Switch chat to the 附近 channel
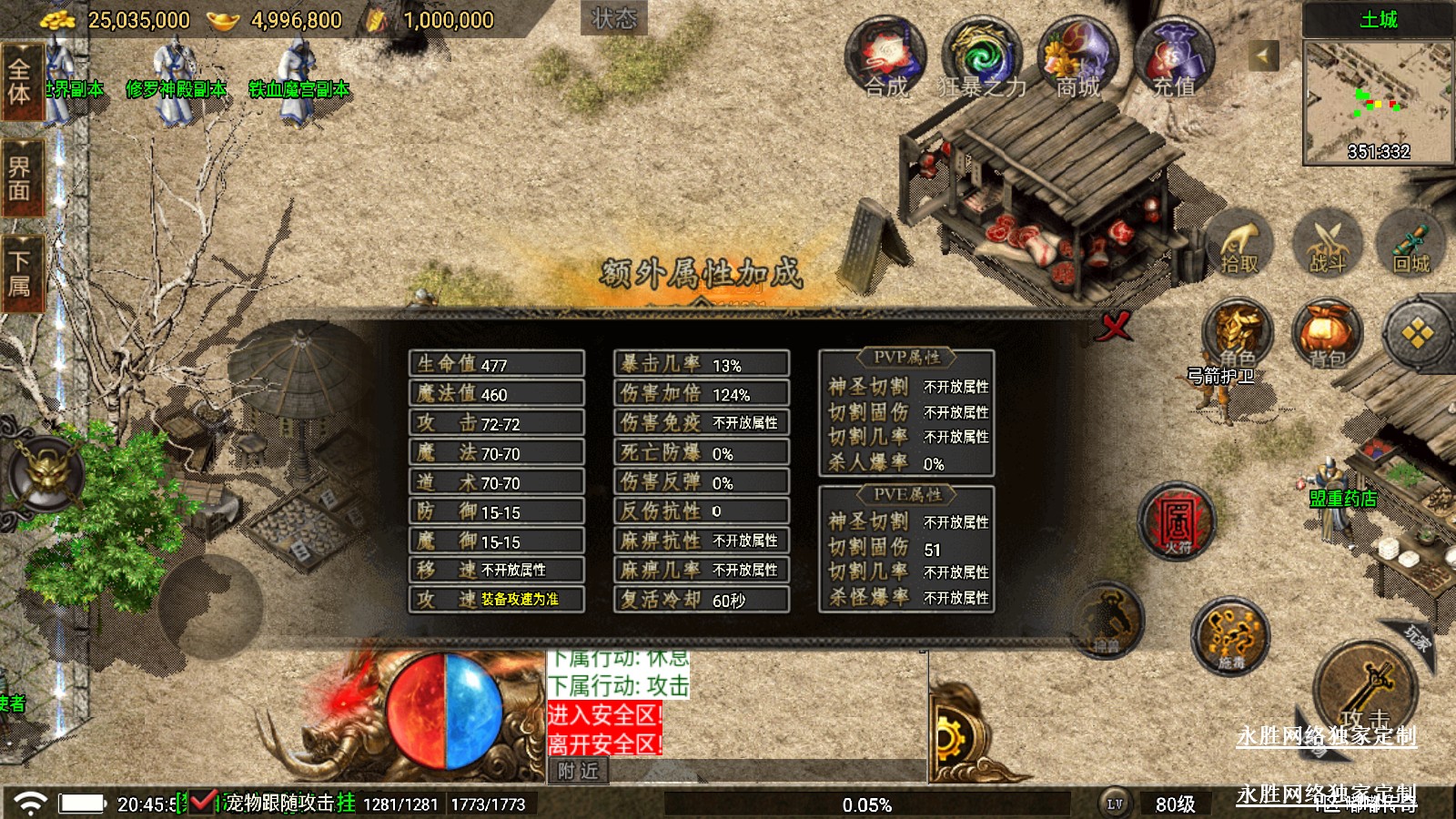The width and height of the screenshot is (1456, 819). click(x=578, y=771)
